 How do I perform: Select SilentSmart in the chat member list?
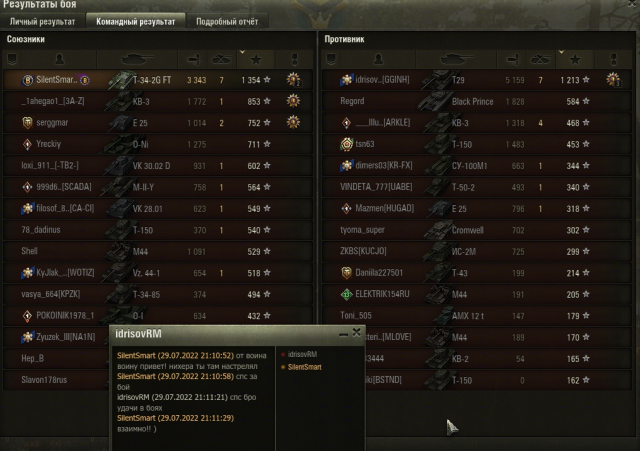(x=306, y=366)
